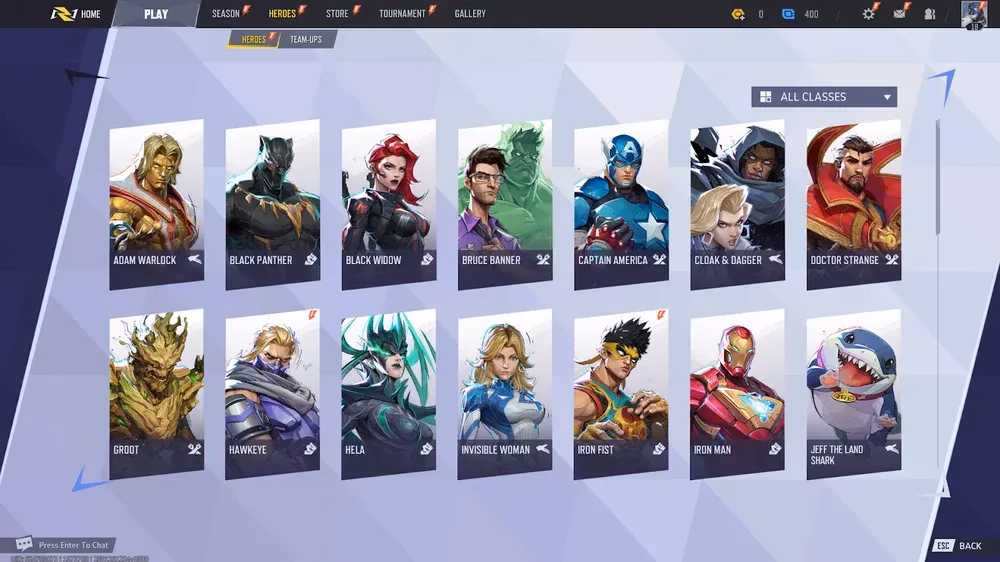Go to the Store page

tap(337, 14)
